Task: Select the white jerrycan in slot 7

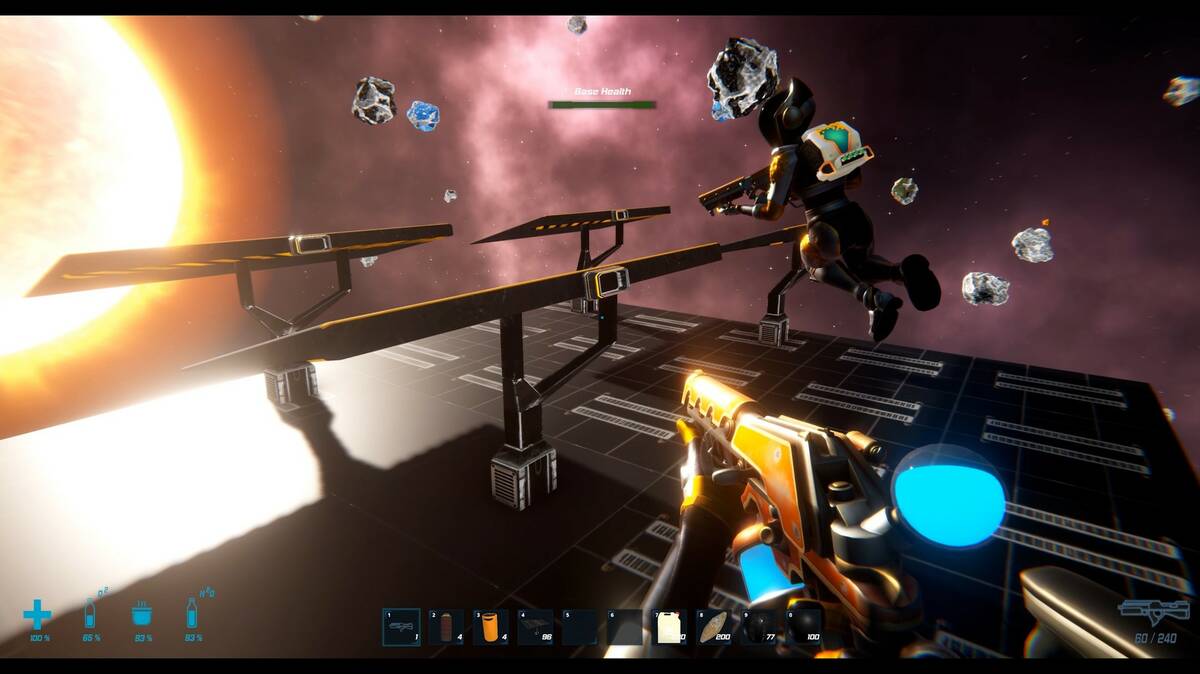Action: click(x=669, y=627)
